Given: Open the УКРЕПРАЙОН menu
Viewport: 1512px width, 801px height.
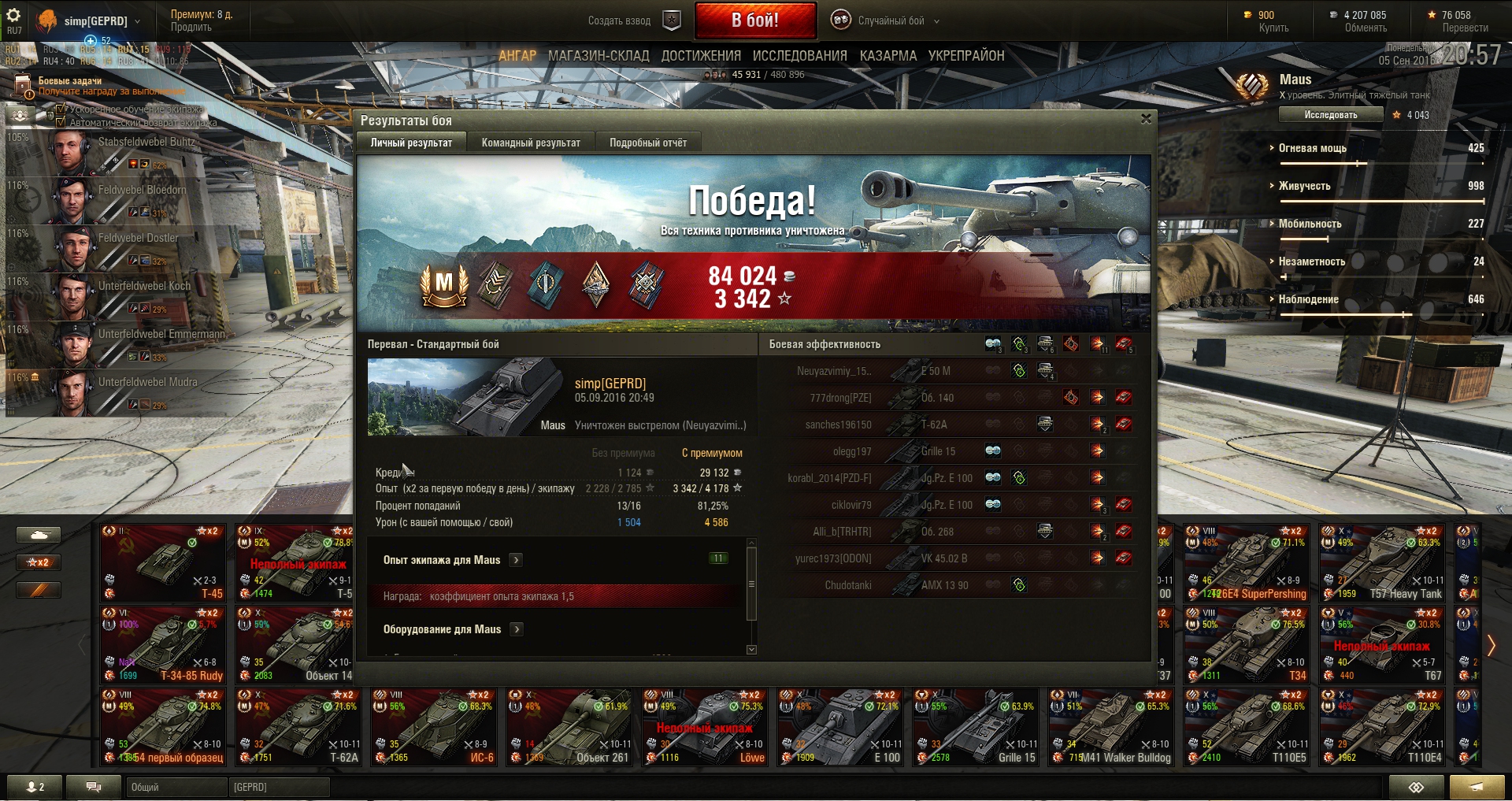Looking at the screenshot, I should click(x=966, y=56).
